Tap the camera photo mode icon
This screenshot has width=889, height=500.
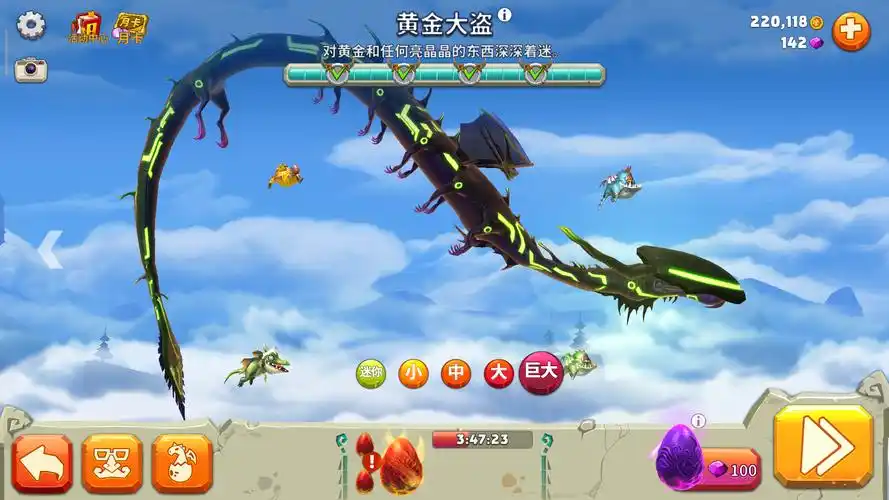coord(31,69)
